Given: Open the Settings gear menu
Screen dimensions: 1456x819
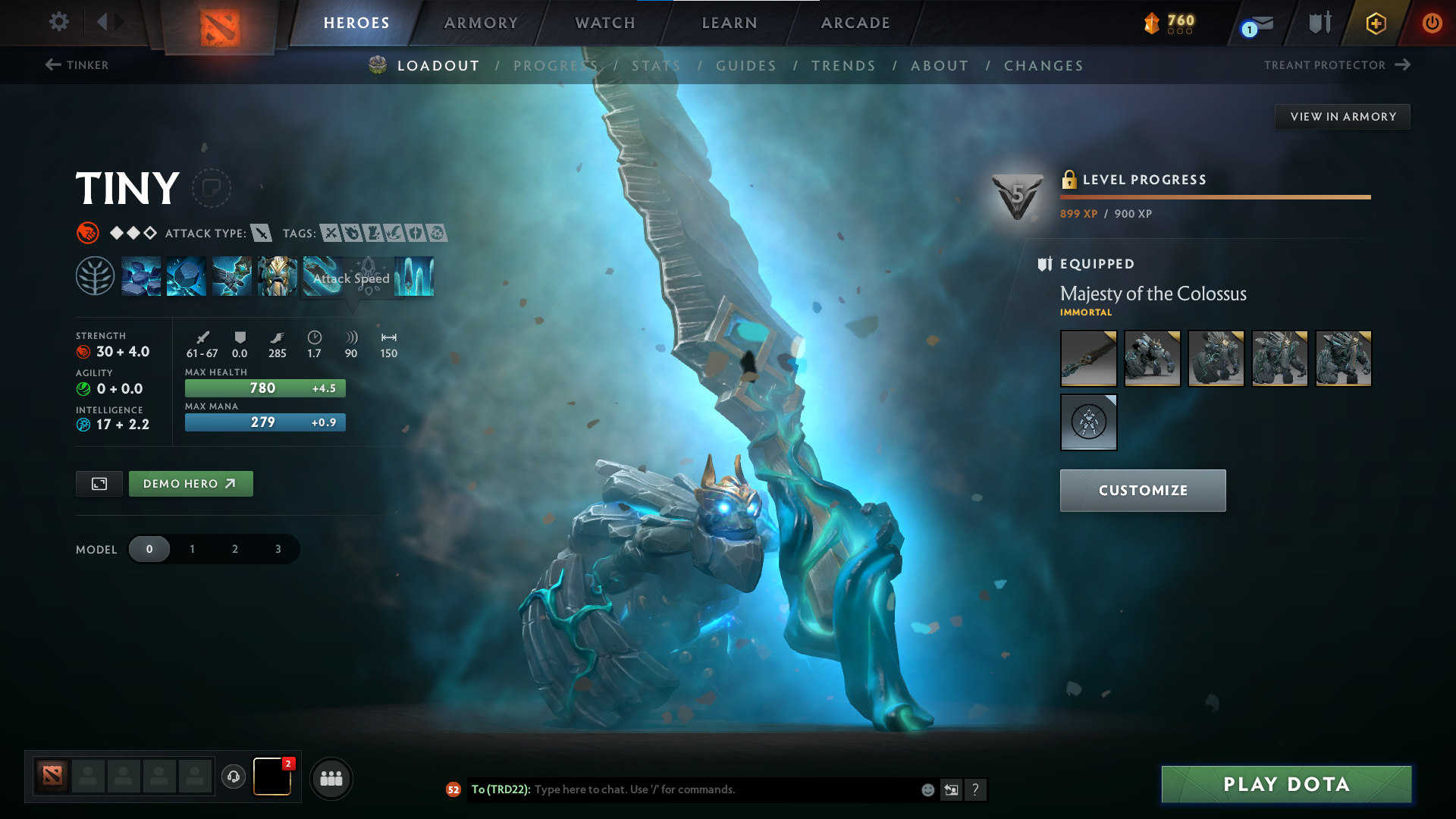Looking at the screenshot, I should (58, 22).
